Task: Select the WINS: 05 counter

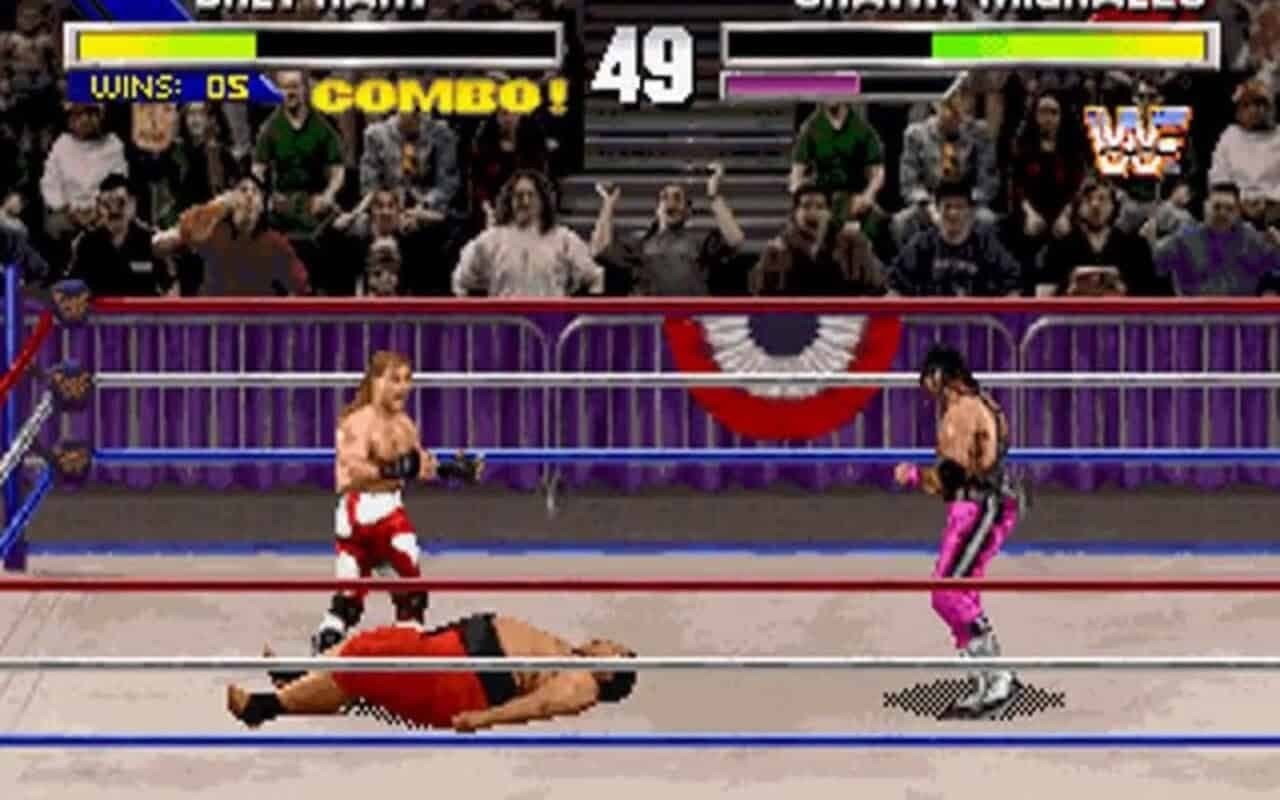Action: (165, 88)
